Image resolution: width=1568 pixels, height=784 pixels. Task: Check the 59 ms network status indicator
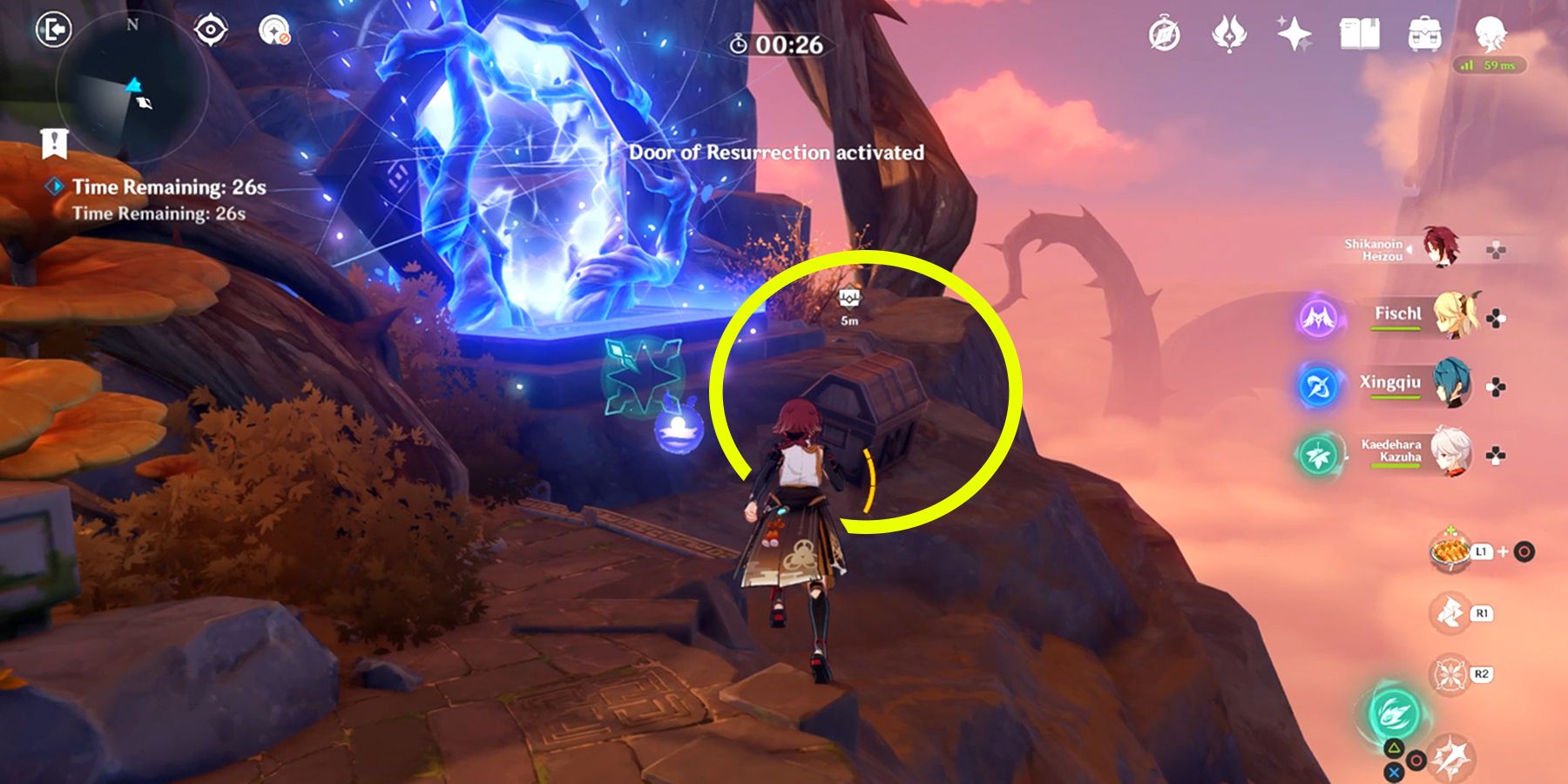point(1490,65)
